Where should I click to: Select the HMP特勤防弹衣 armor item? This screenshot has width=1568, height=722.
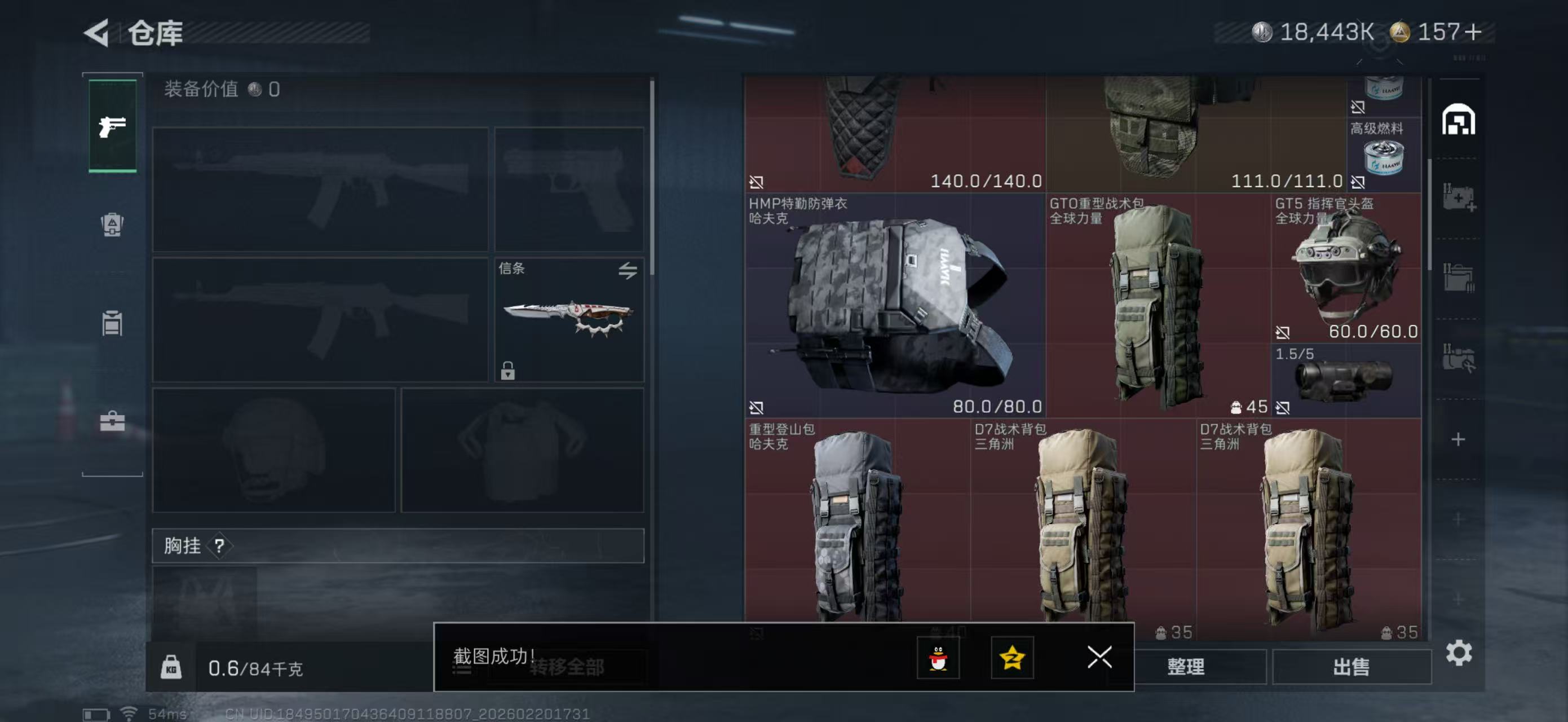pos(895,305)
